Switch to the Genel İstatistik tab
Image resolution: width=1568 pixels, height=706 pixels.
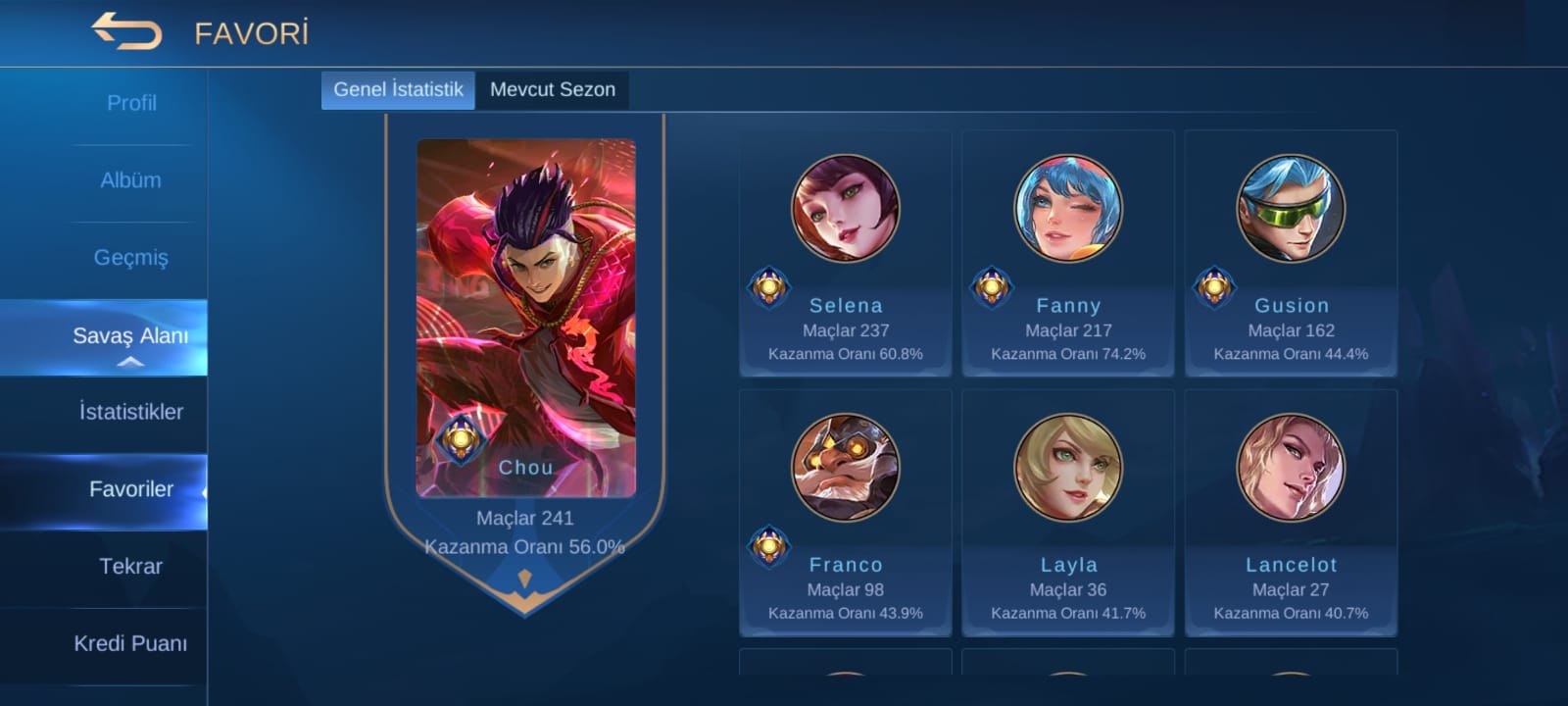tap(398, 90)
